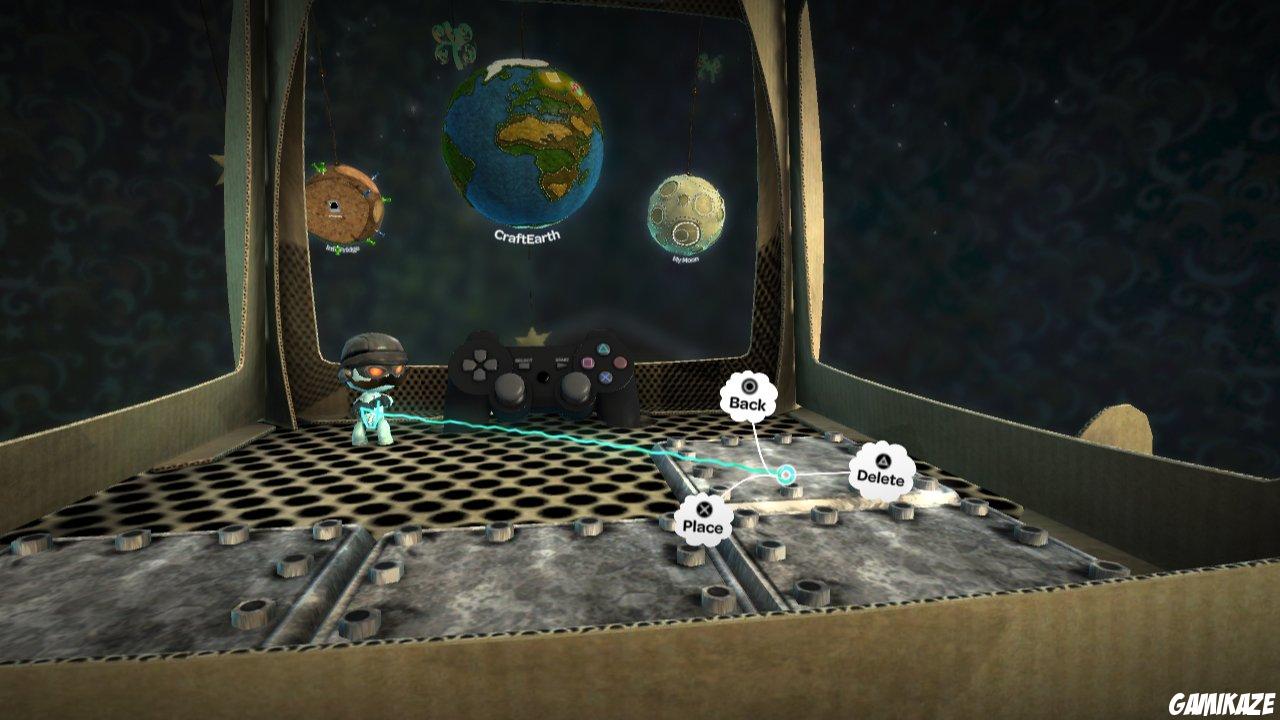Click the right analog stick of the controller

coord(576,390)
